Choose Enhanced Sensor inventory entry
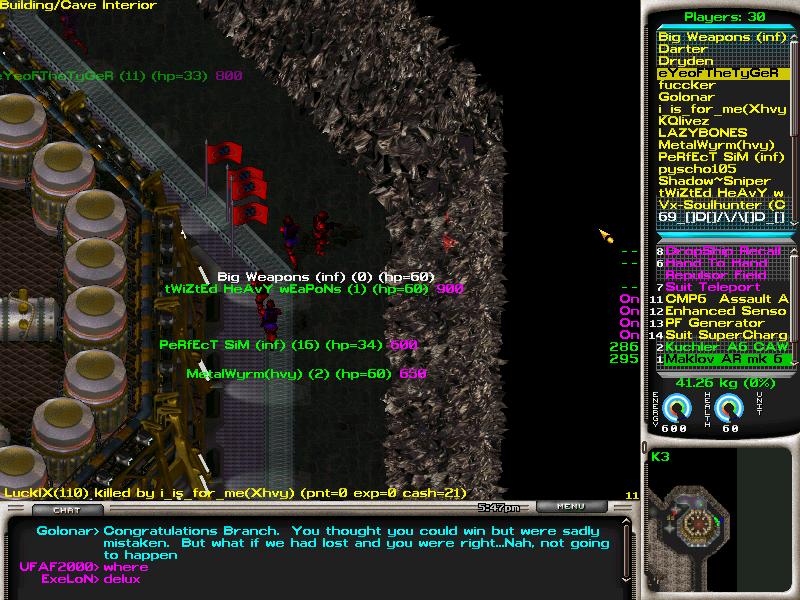 click(x=726, y=311)
